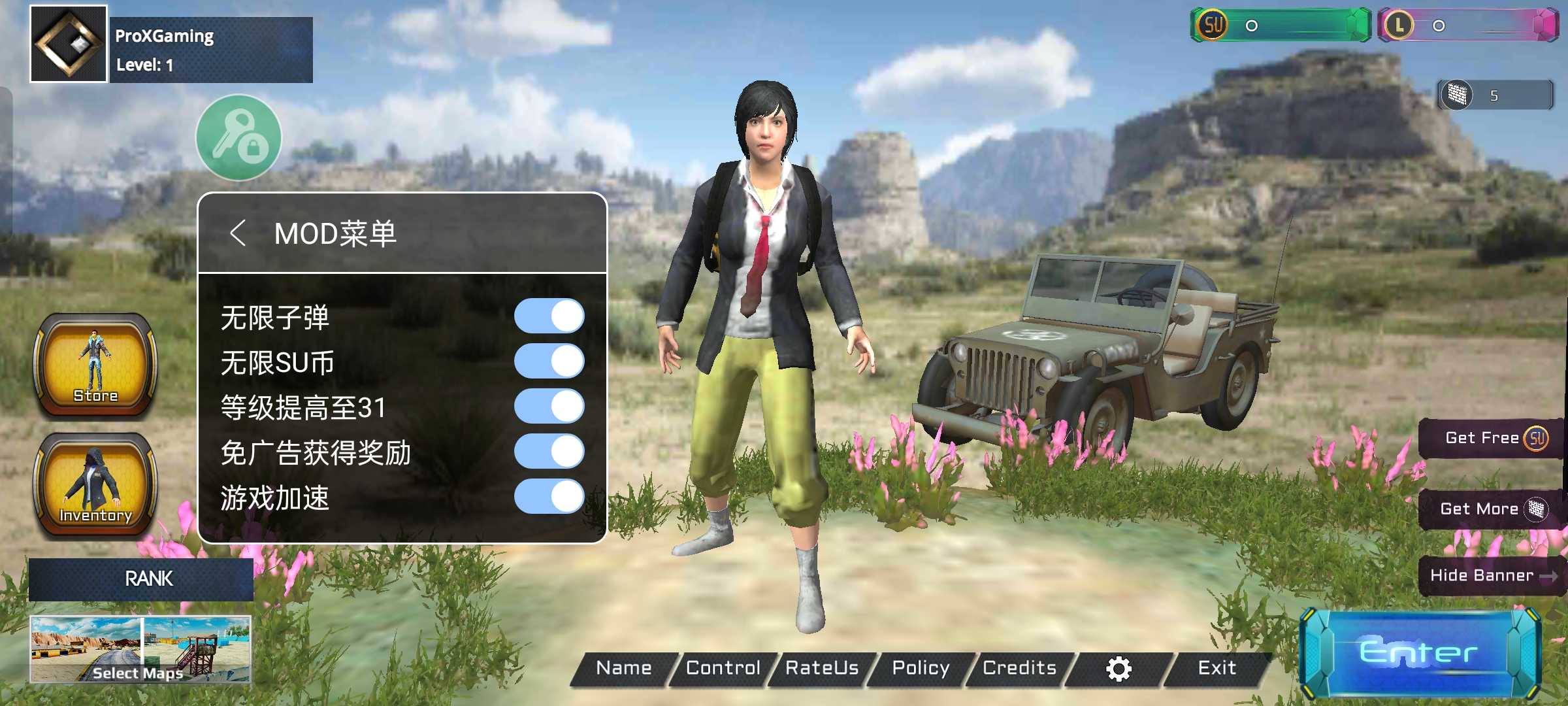The image size is (1568, 706).
Task: Turn off the 无限SU币 switch
Action: pyautogui.click(x=549, y=360)
